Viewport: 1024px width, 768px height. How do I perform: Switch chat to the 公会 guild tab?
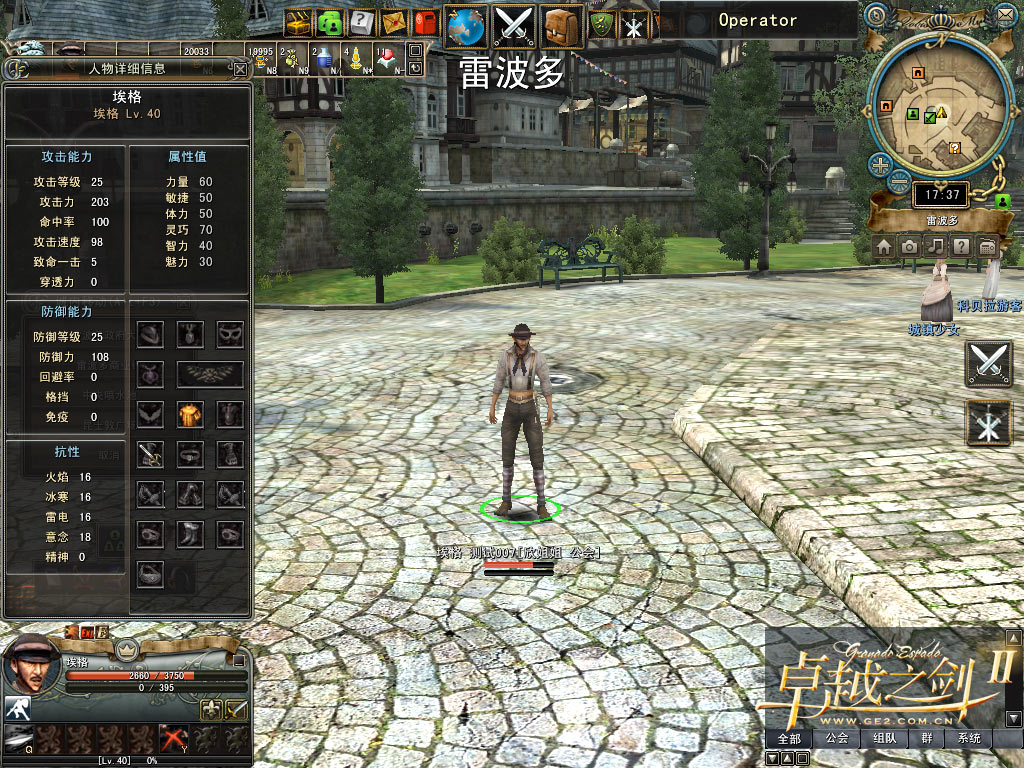(x=837, y=739)
